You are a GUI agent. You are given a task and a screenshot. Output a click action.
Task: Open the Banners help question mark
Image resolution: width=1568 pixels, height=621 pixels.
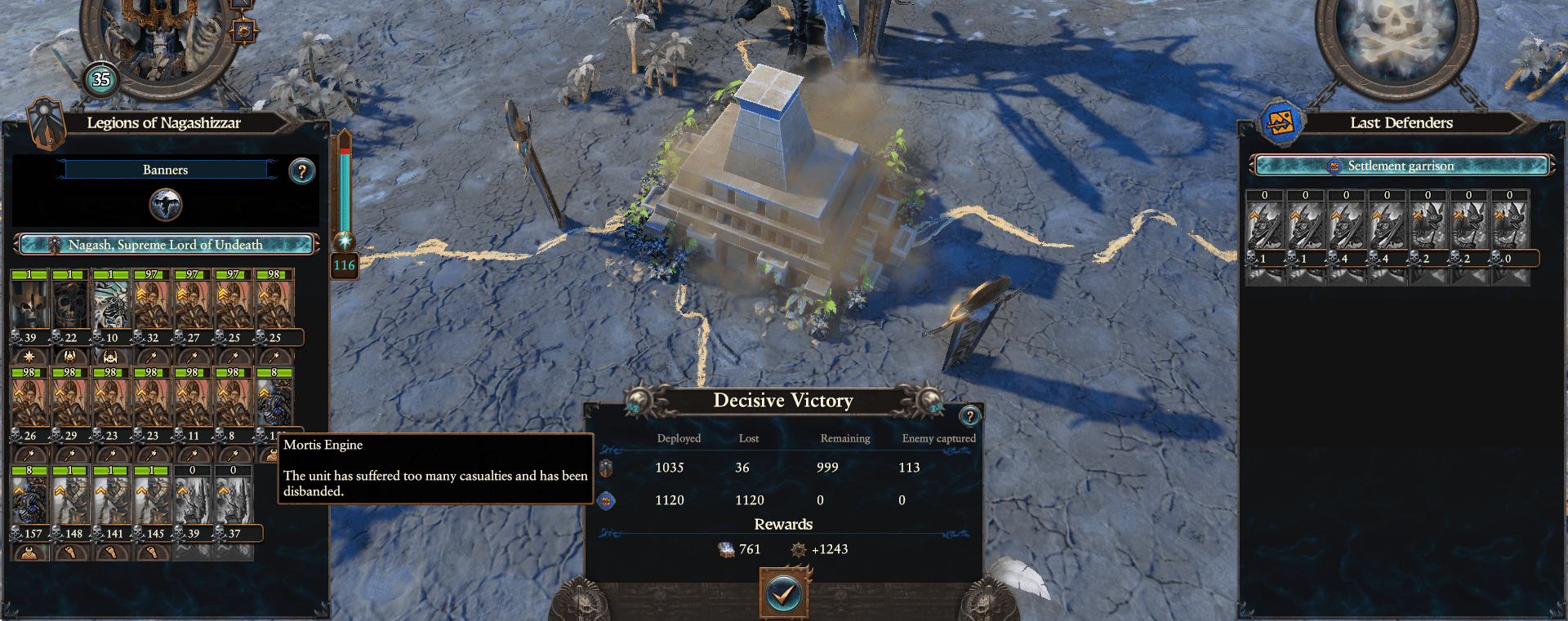click(302, 170)
